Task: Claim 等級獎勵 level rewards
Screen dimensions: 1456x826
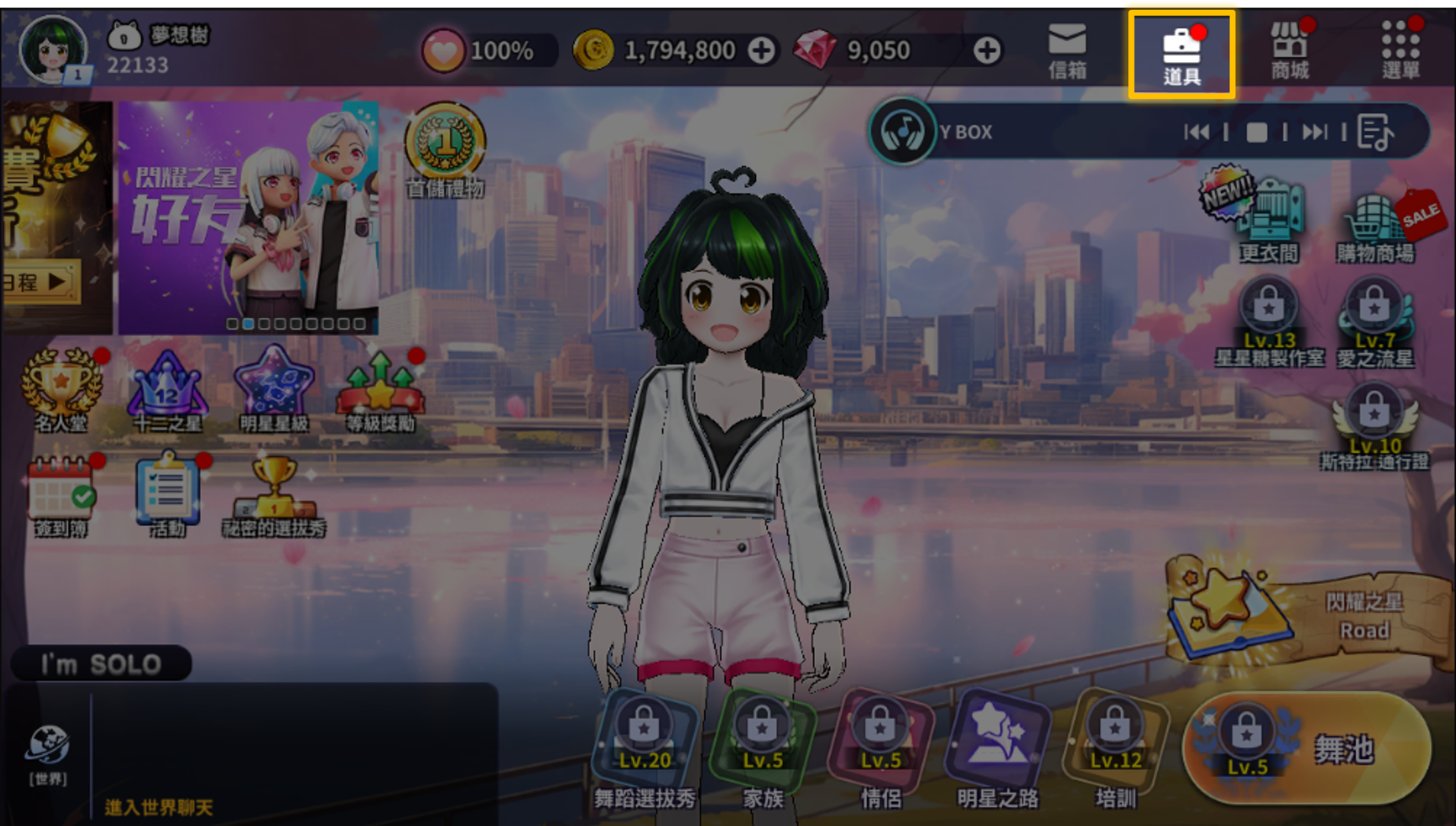Action: point(381,388)
